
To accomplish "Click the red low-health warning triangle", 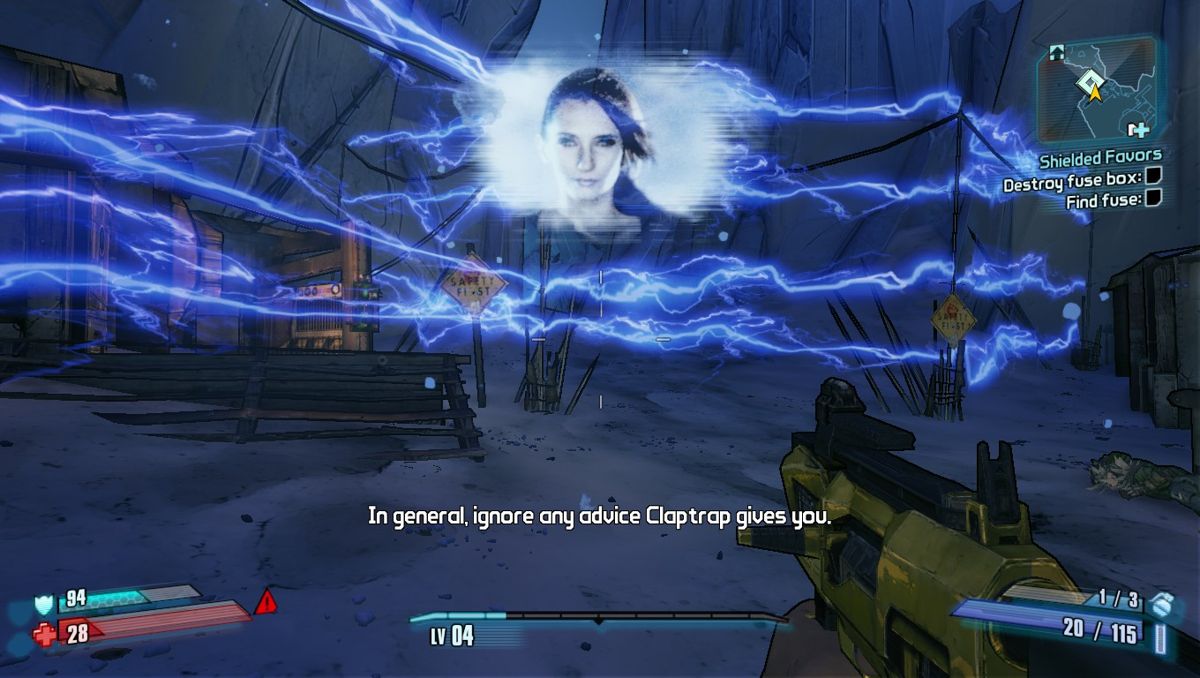I will (265, 602).
